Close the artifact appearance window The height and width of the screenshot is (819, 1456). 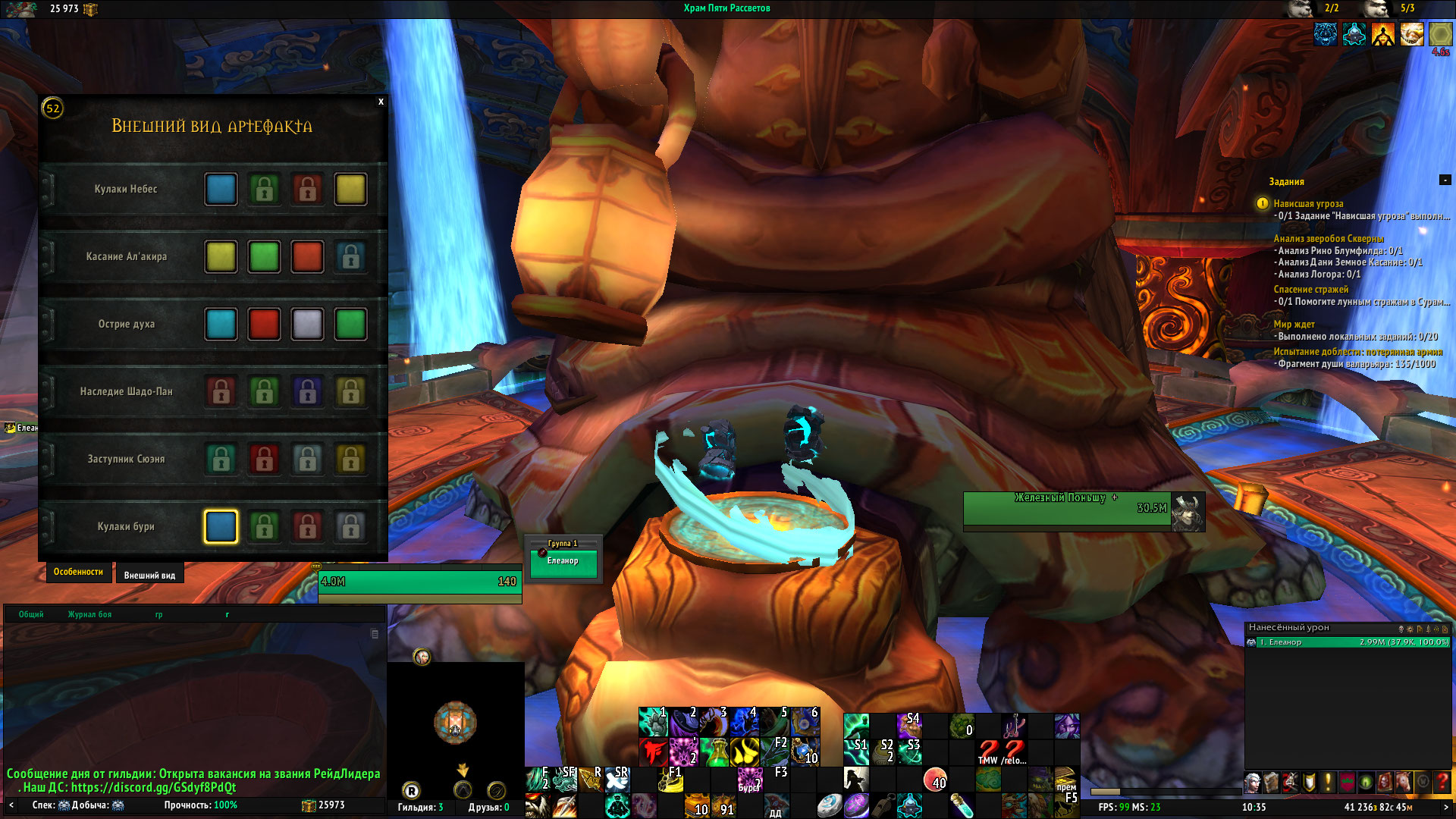381,102
